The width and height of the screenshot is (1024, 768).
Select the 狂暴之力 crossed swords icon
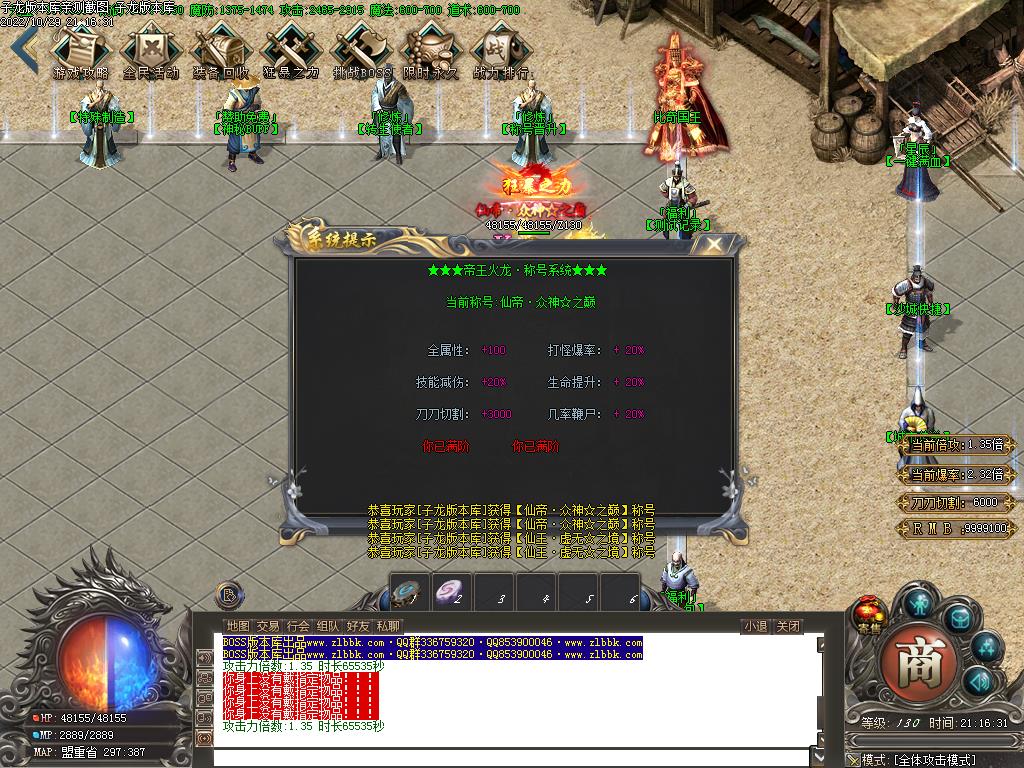click(x=290, y=50)
